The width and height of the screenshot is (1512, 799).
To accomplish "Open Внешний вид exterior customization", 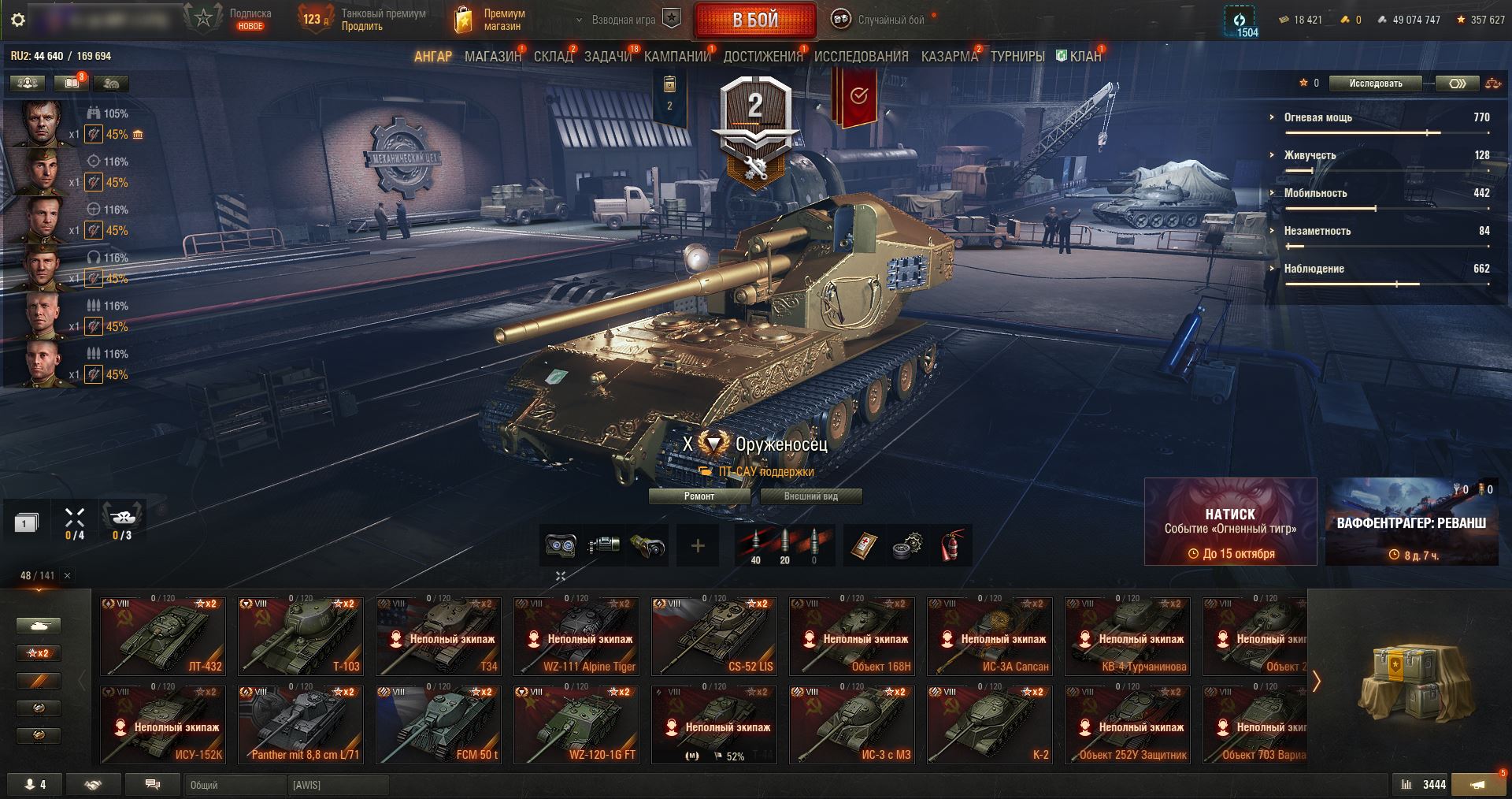I will point(810,496).
